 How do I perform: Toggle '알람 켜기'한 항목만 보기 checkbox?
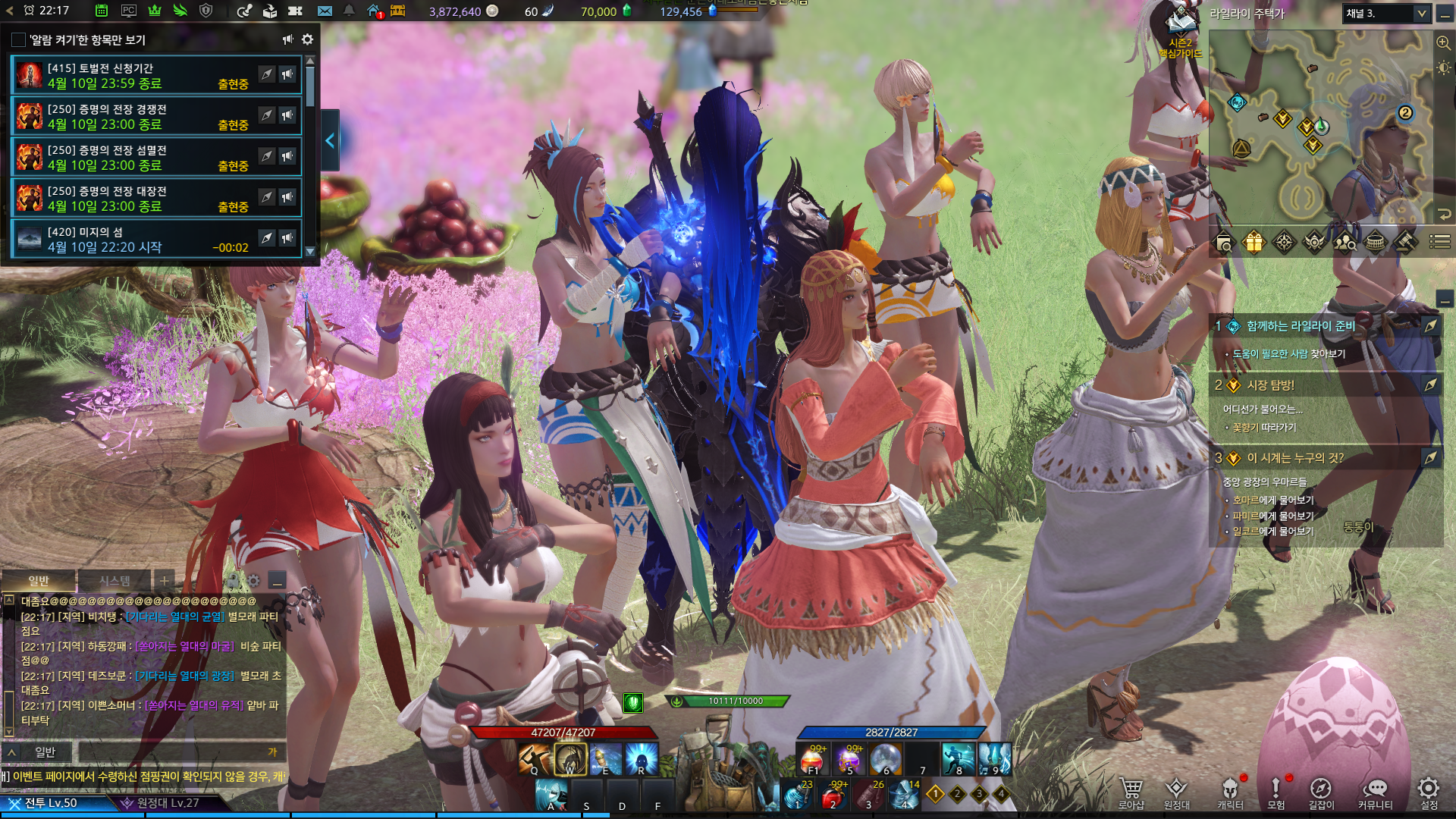pyautogui.click(x=19, y=39)
